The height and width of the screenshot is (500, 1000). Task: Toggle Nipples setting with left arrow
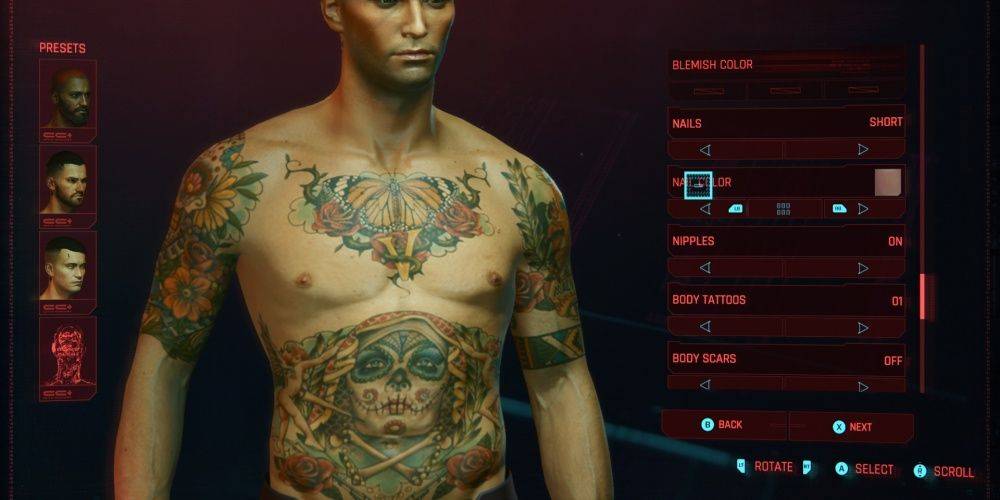click(x=705, y=268)
